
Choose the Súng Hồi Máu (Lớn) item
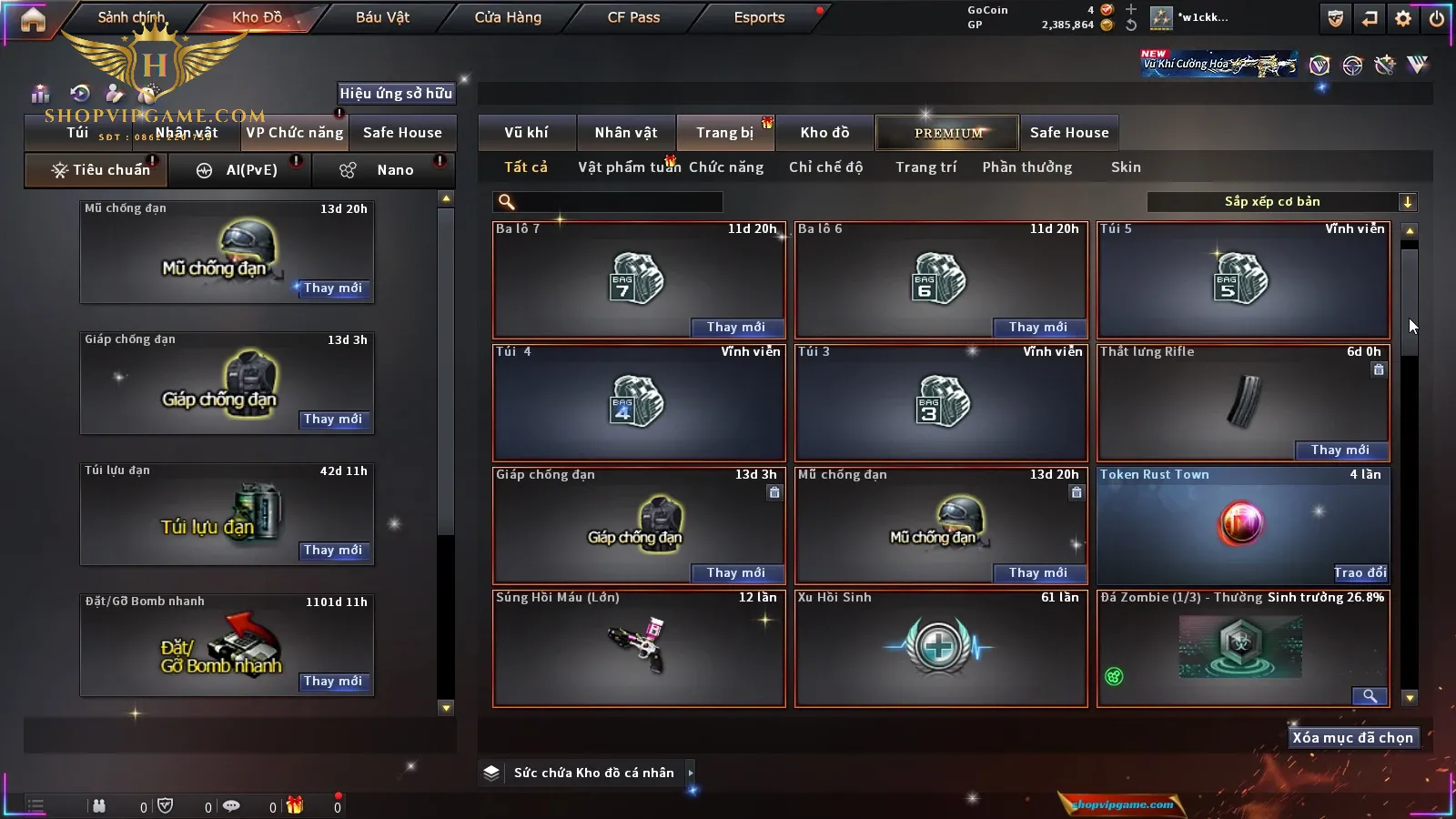[x=638, y=648]
